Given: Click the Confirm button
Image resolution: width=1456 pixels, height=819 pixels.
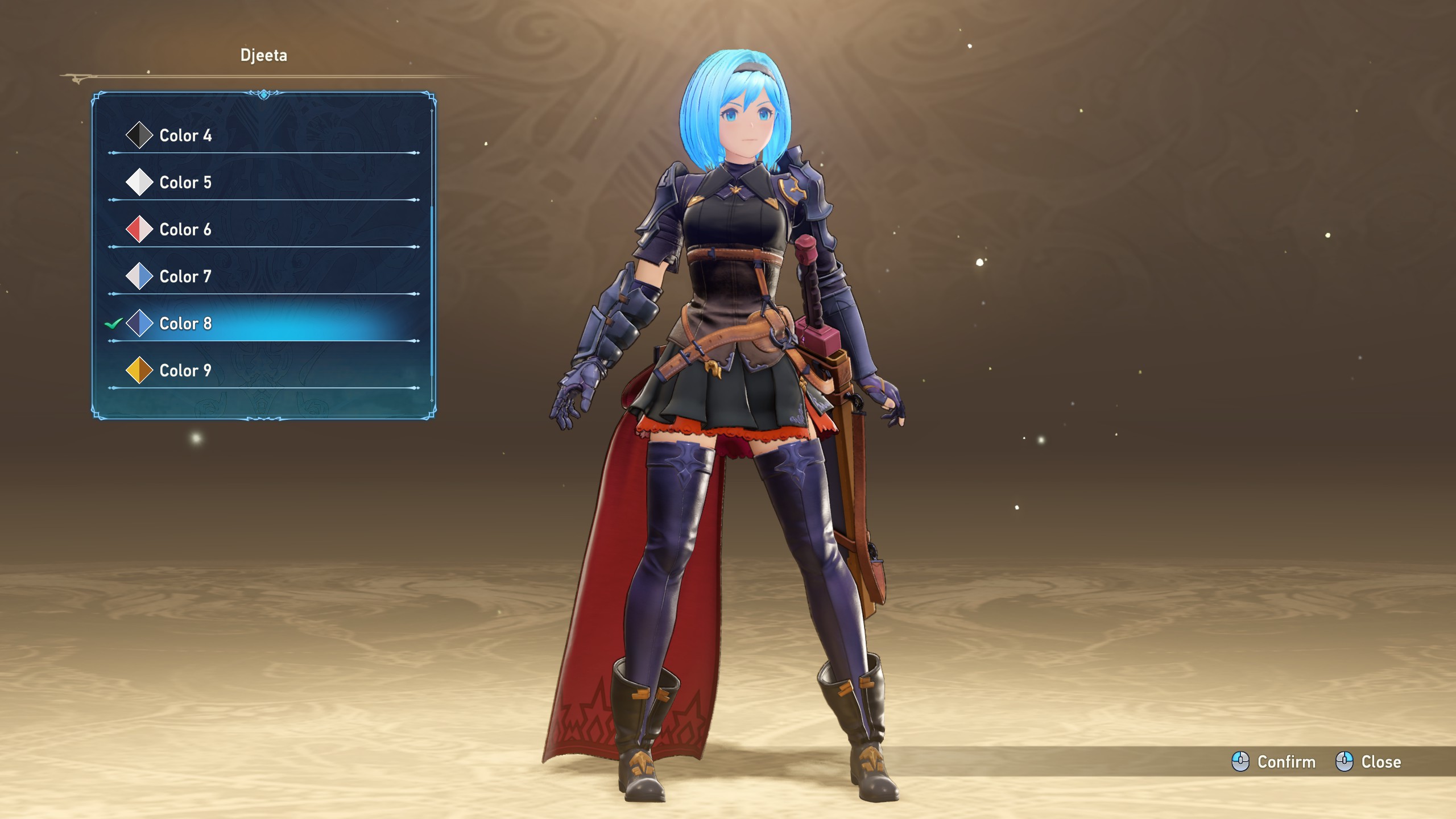Looking at the screenshot, I should pos(1274,762).
